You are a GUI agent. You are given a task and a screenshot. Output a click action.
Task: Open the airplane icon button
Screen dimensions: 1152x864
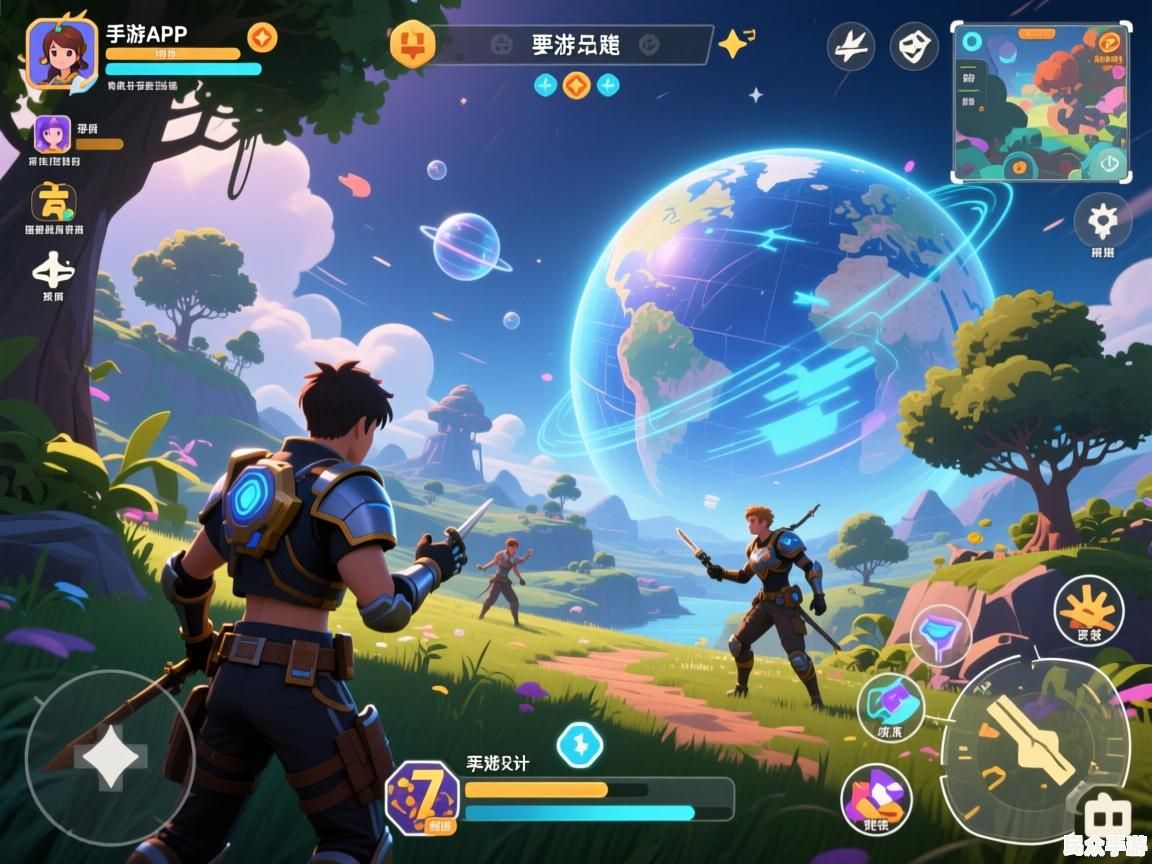(x=850, y=46)
